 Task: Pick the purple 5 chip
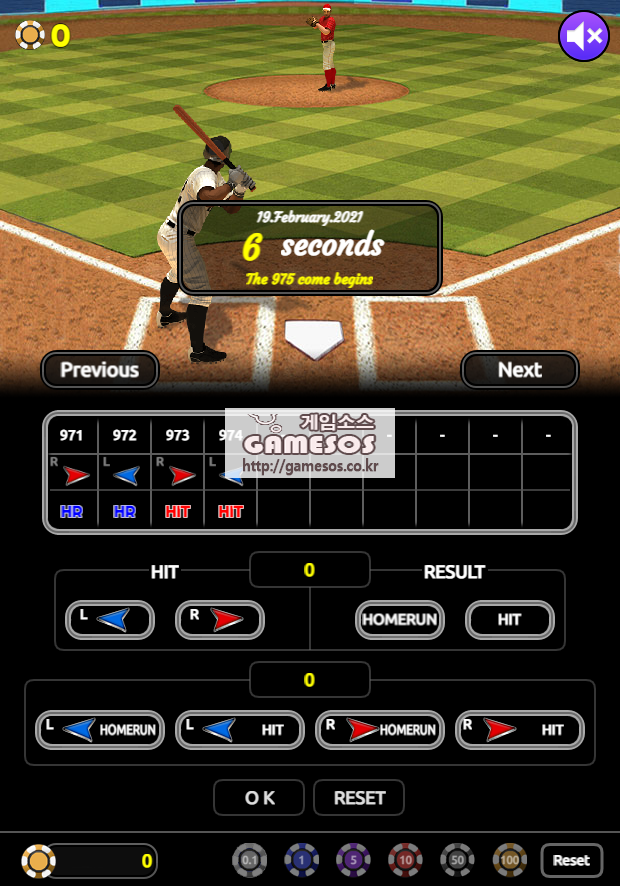pyautogui.click(x=353, y=860)
